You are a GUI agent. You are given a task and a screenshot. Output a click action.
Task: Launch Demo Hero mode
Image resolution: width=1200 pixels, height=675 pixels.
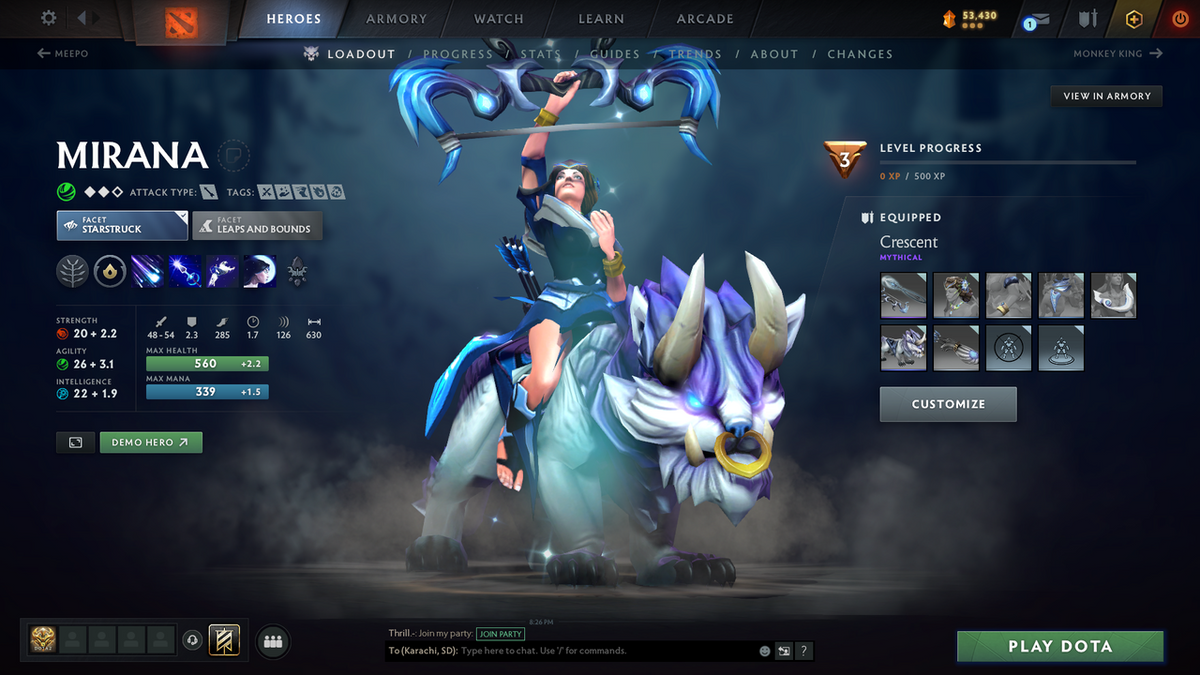tap(150, 442)
